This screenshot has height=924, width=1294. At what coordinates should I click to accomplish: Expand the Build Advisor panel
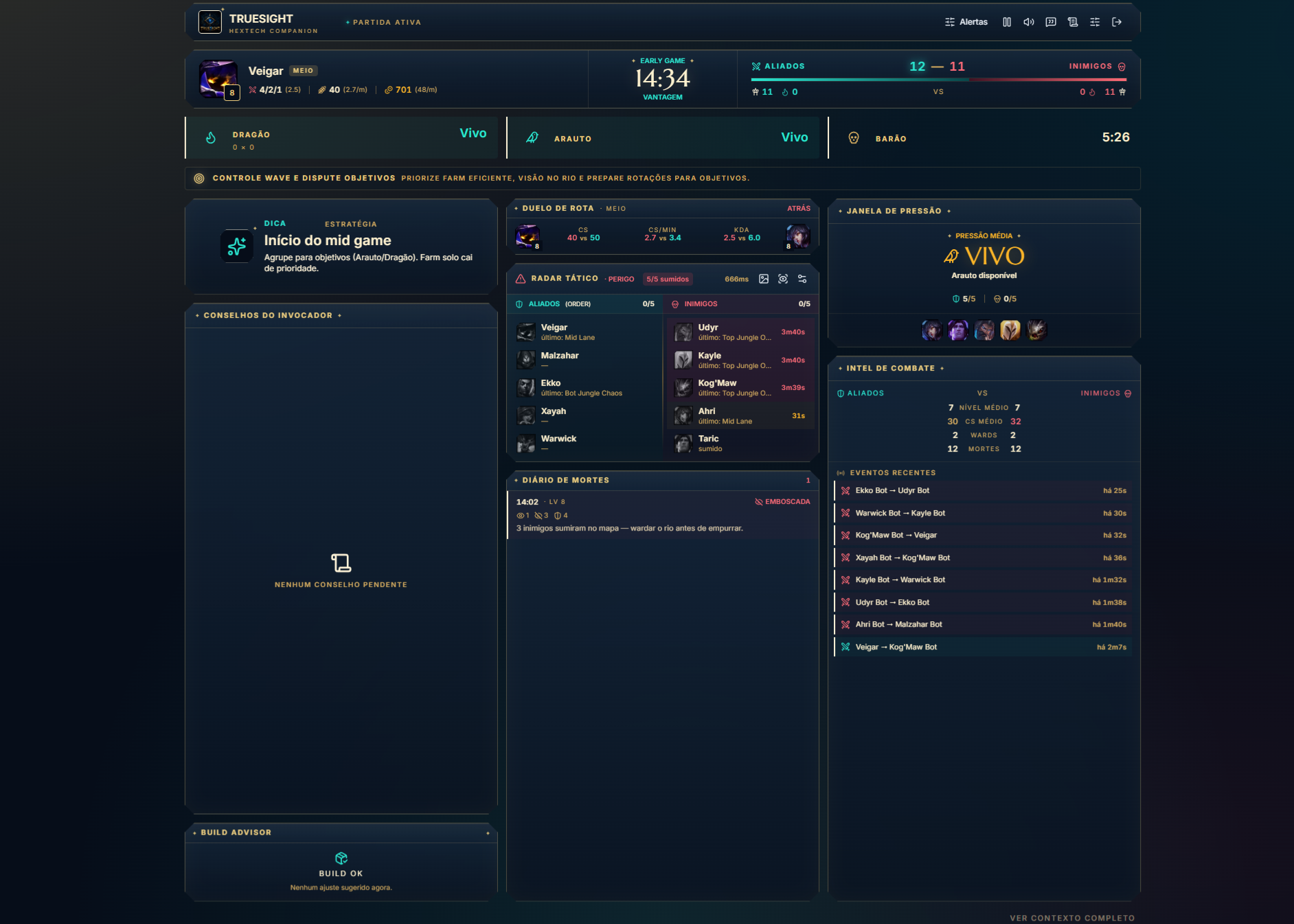coord(488,833)
